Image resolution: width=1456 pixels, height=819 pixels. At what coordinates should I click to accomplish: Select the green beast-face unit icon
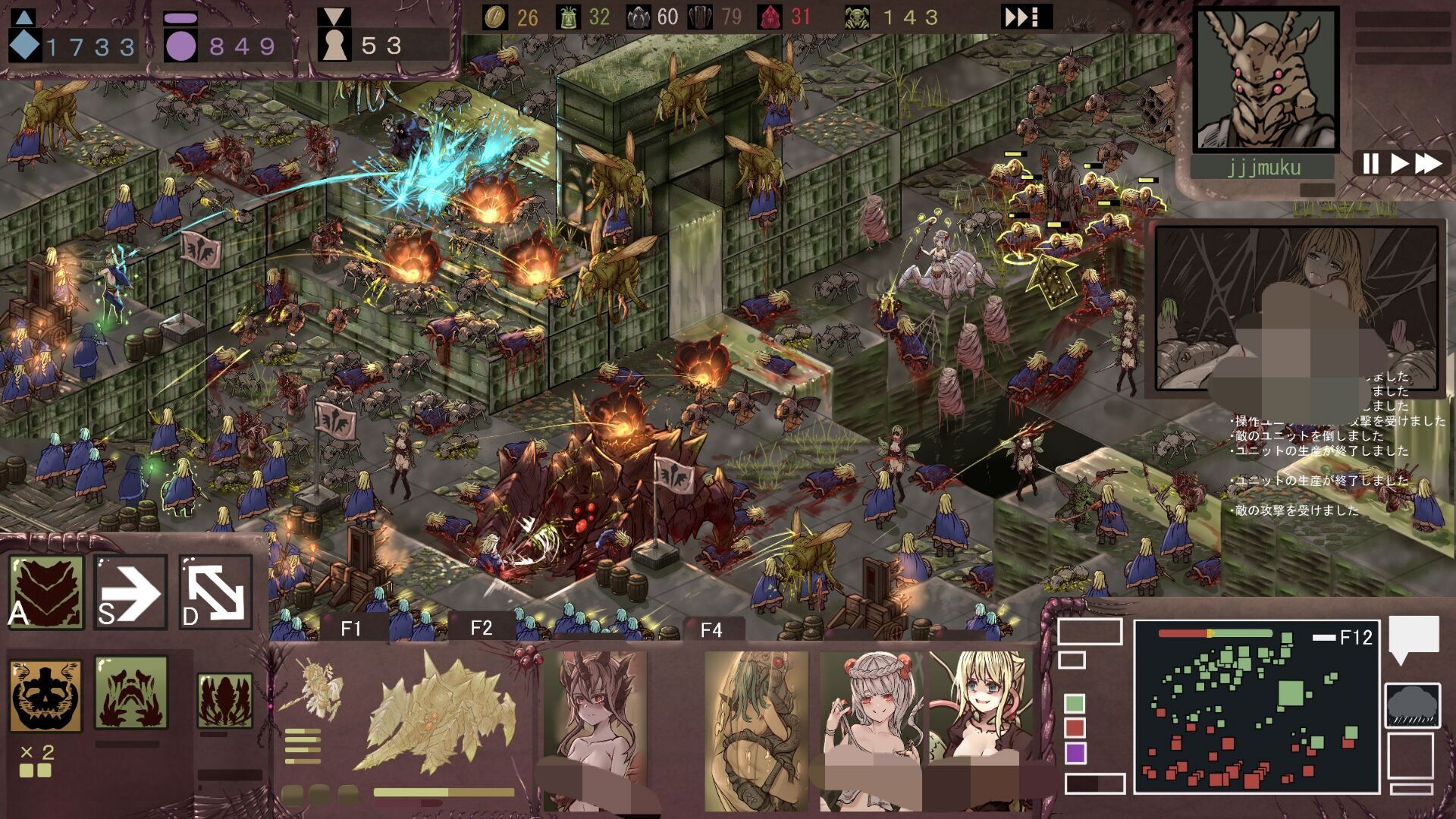(130, 692)
